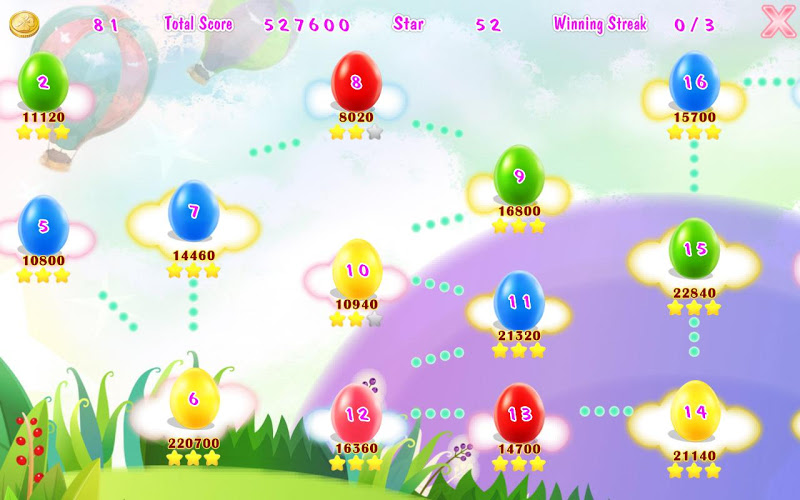This screenshot has height=500, width=800.
Task: Click the gold coin icon
Action: pyautogui.click(x=23, y=24)
